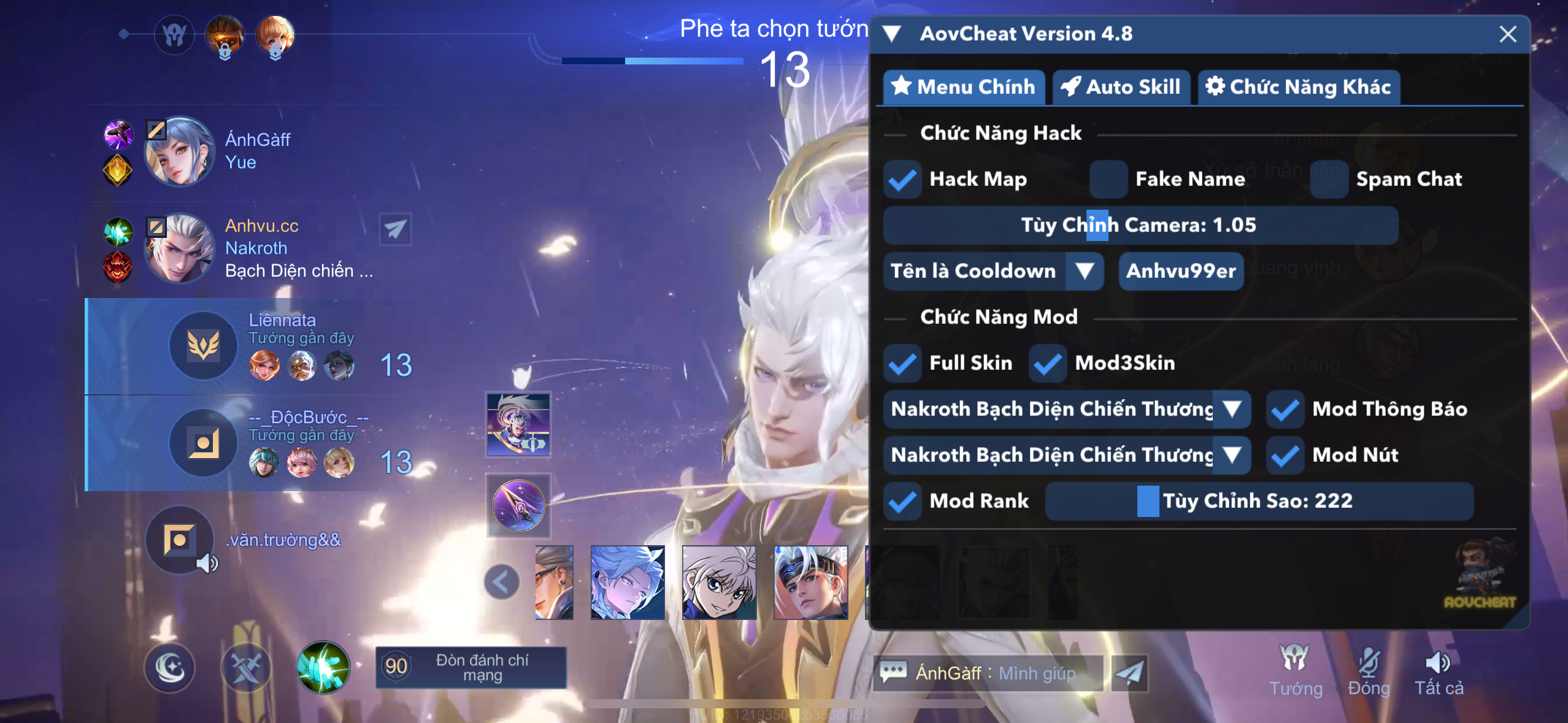Screen dimensions: 1568x723
Task: Enable the Fake Name checkbox
Action: (1108, 179)
